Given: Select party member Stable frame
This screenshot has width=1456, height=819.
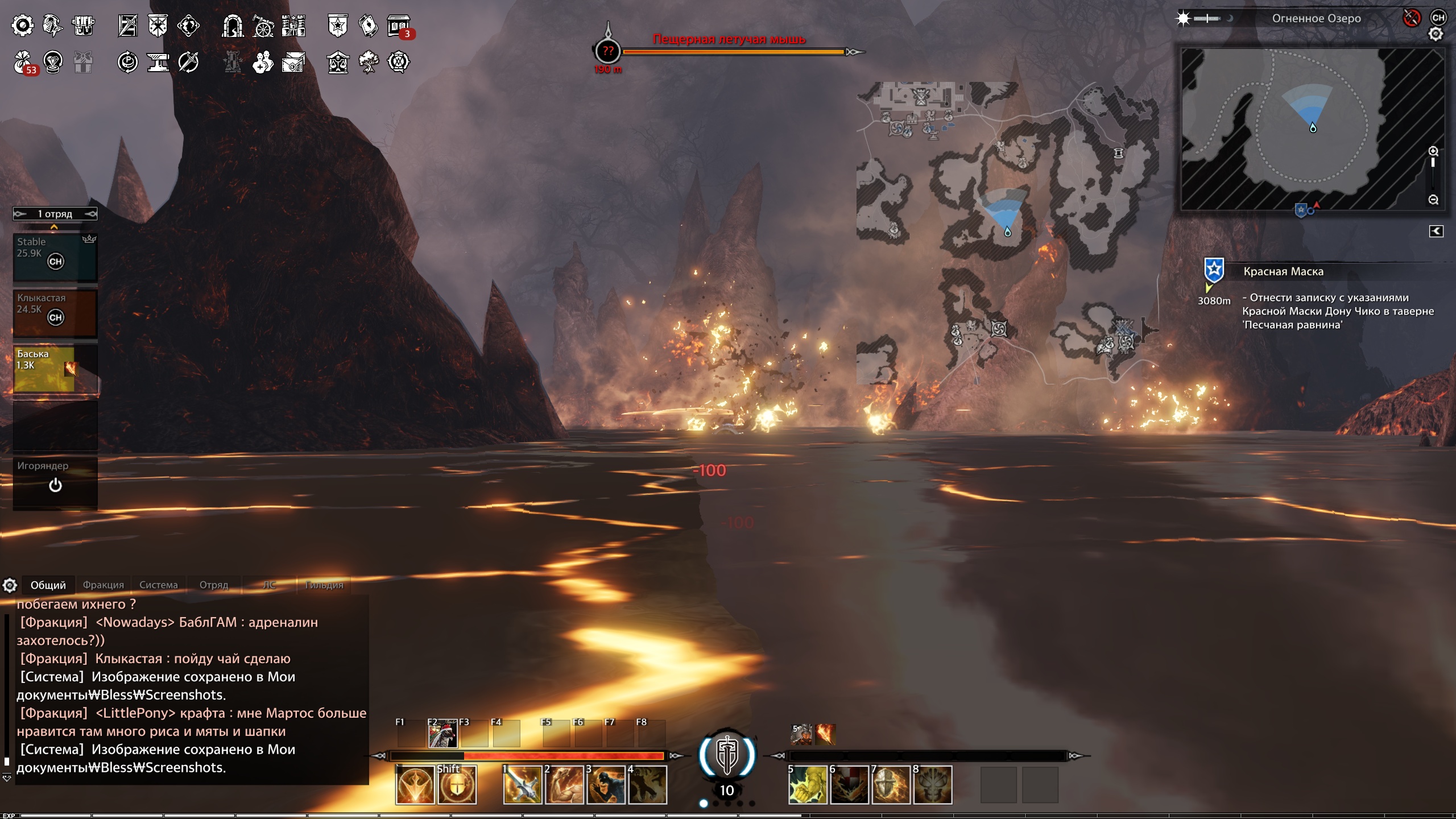Looking at the screenshot, I should tap(55, 257).
